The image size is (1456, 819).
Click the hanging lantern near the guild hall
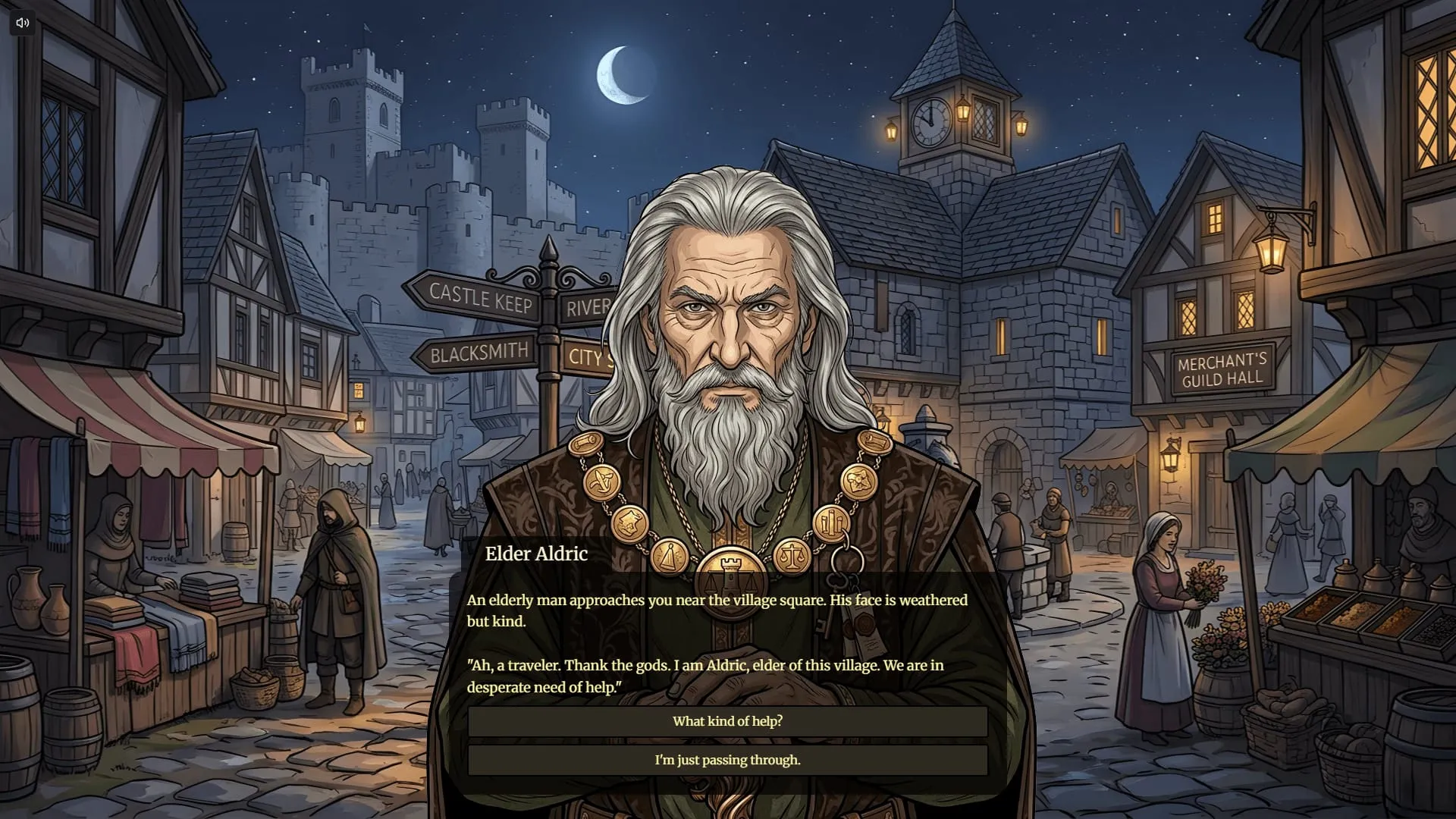tap(1272, 253)
